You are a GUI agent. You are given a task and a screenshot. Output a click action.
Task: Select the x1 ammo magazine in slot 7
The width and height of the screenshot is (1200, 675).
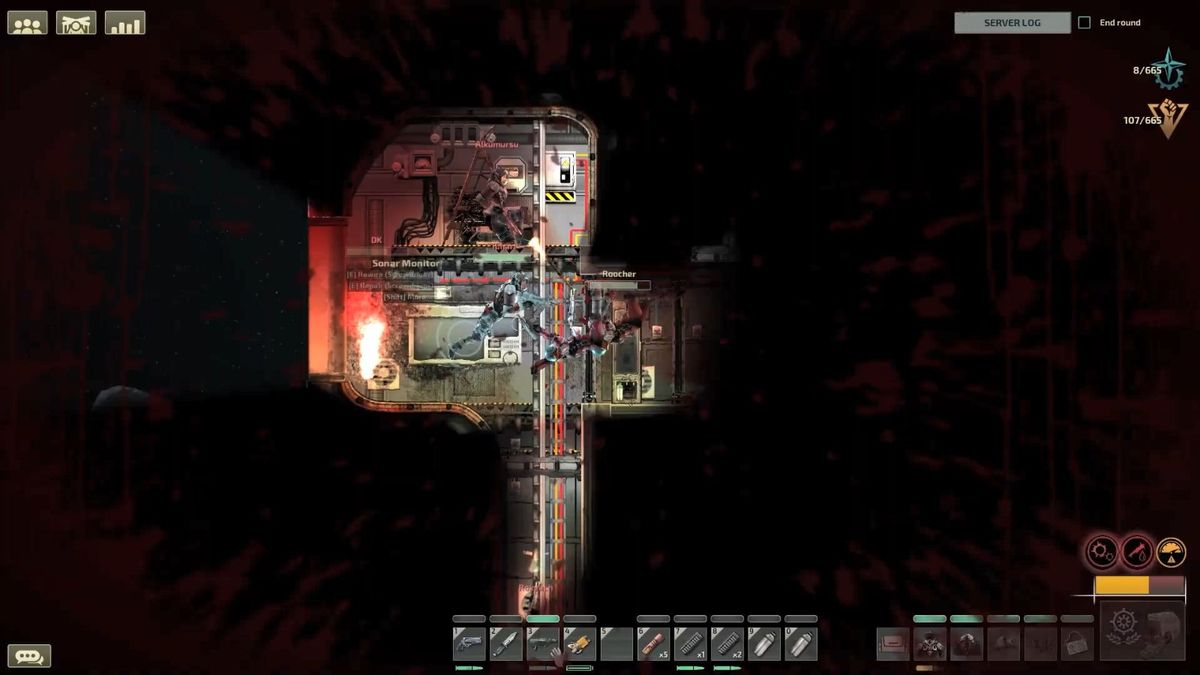point(691,643)
